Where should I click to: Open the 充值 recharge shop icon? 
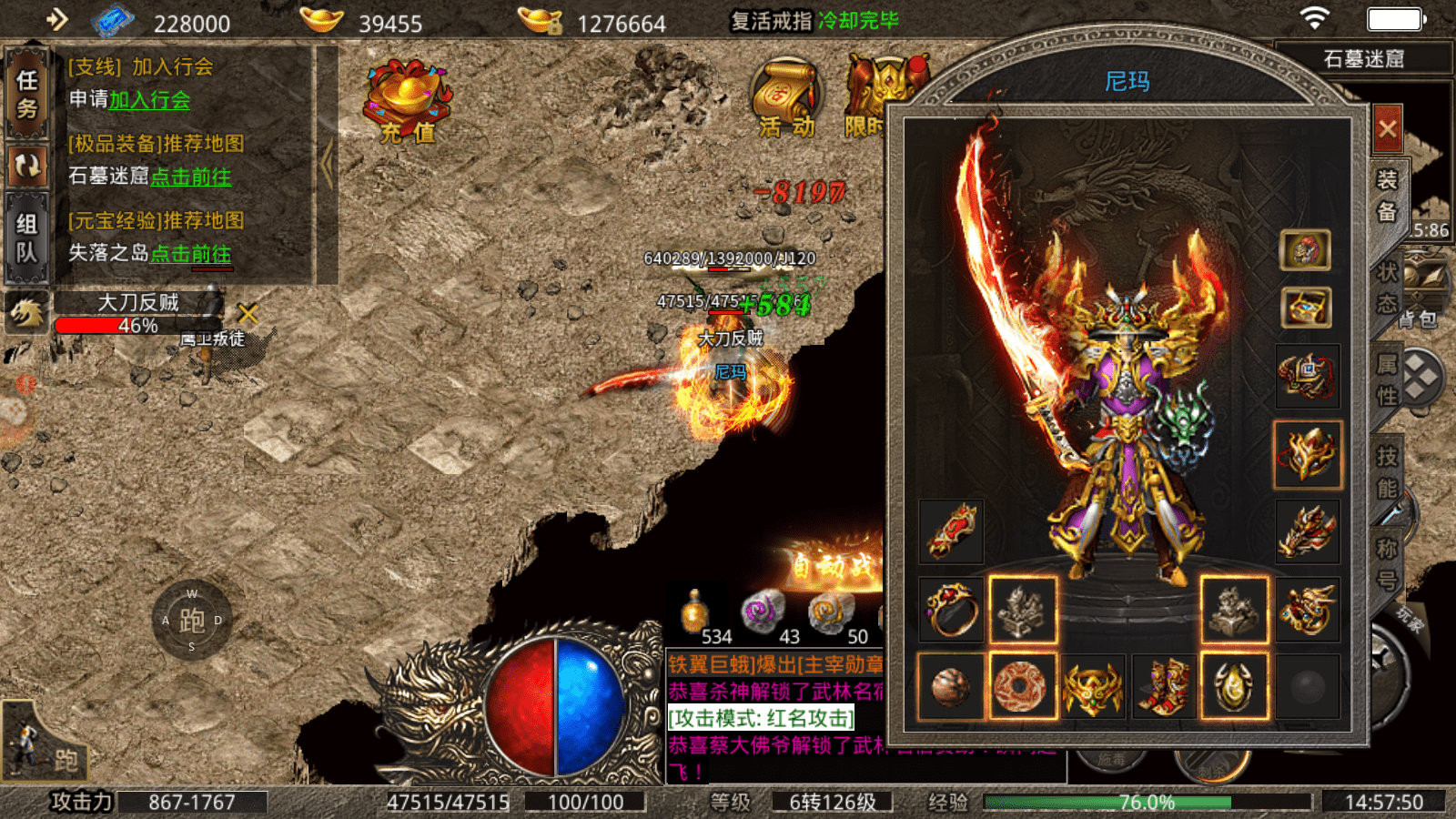pyautogui.click(x=407, y=102)
